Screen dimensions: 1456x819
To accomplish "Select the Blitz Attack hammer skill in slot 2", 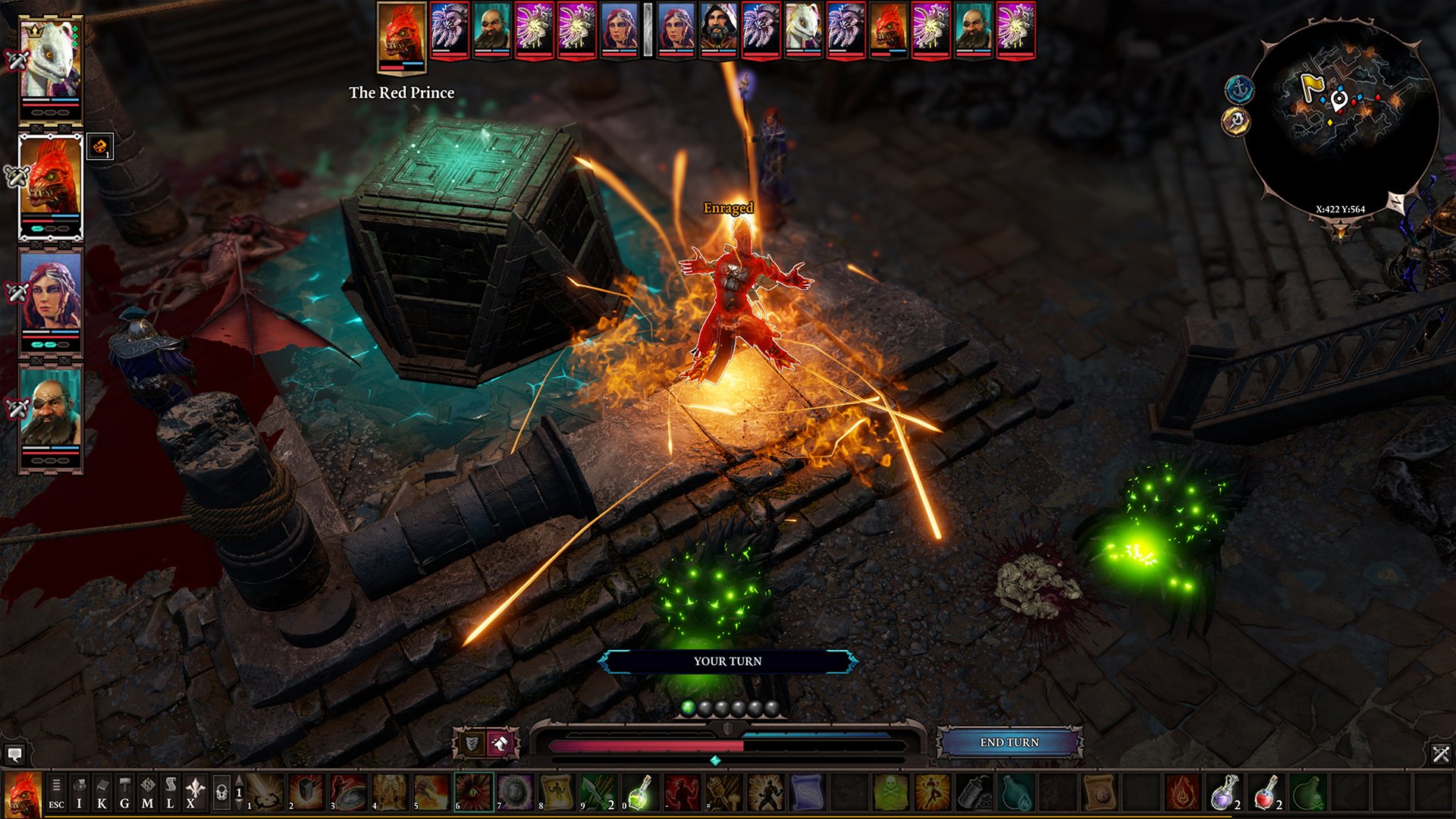I will (309, 792).
